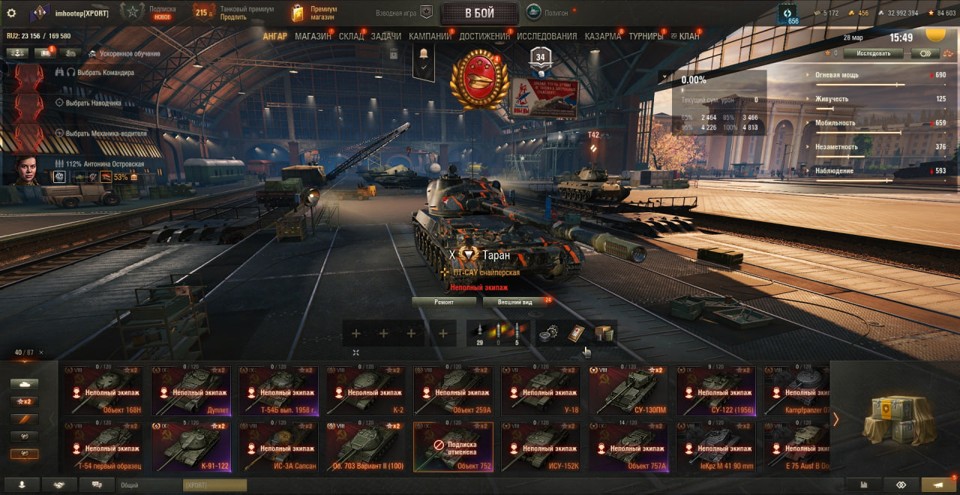Open the КАМПАНИИ tab
960x495 pixels.
tap(430, 36)
